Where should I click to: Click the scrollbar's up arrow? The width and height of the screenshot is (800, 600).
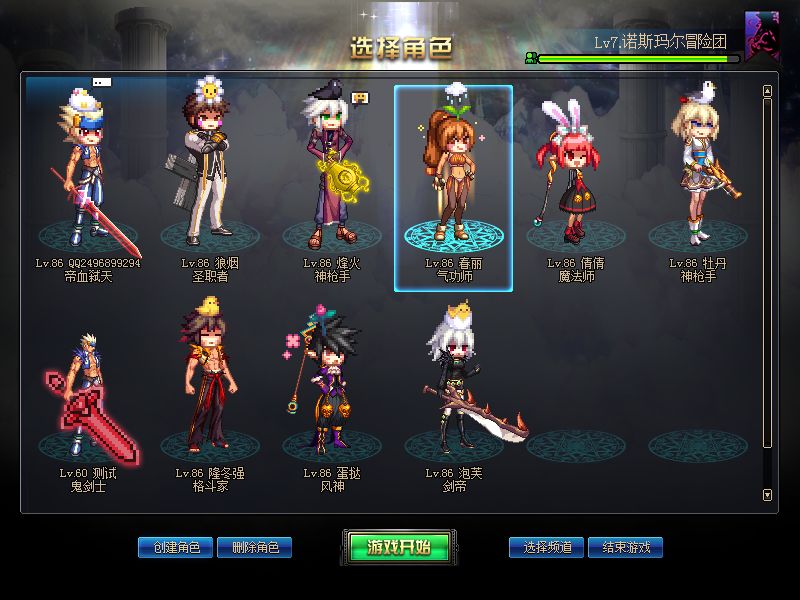coord(767,91)
